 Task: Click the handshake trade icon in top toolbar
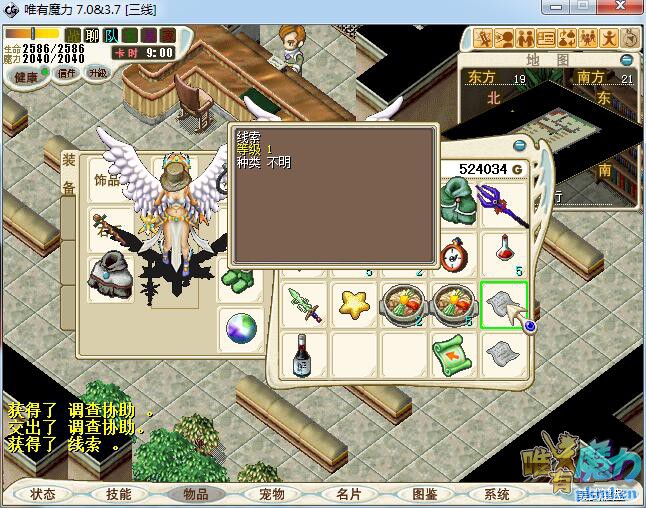[526, 39]
